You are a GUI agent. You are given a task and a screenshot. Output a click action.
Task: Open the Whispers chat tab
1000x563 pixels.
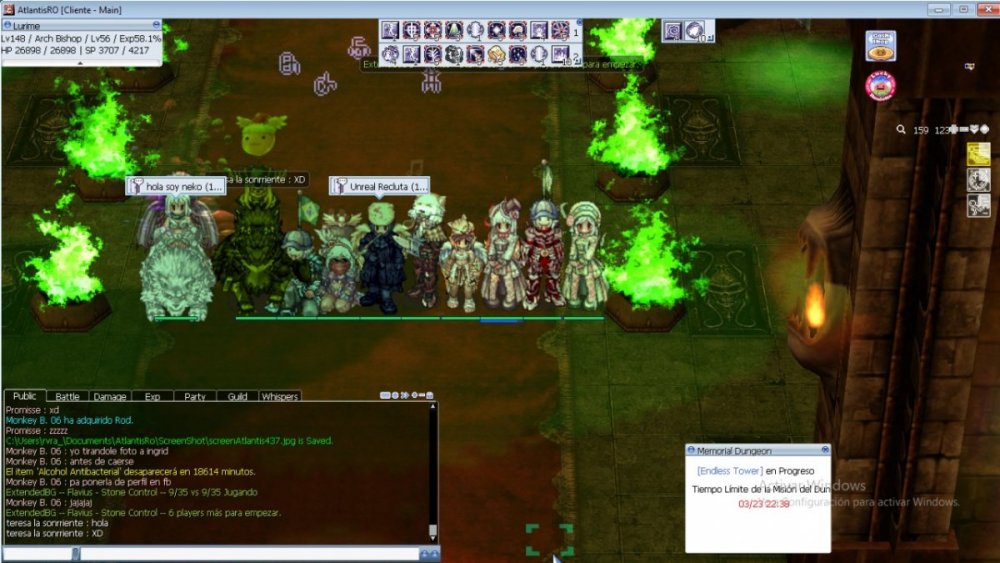pyautogui.click(x=280, y=397)
